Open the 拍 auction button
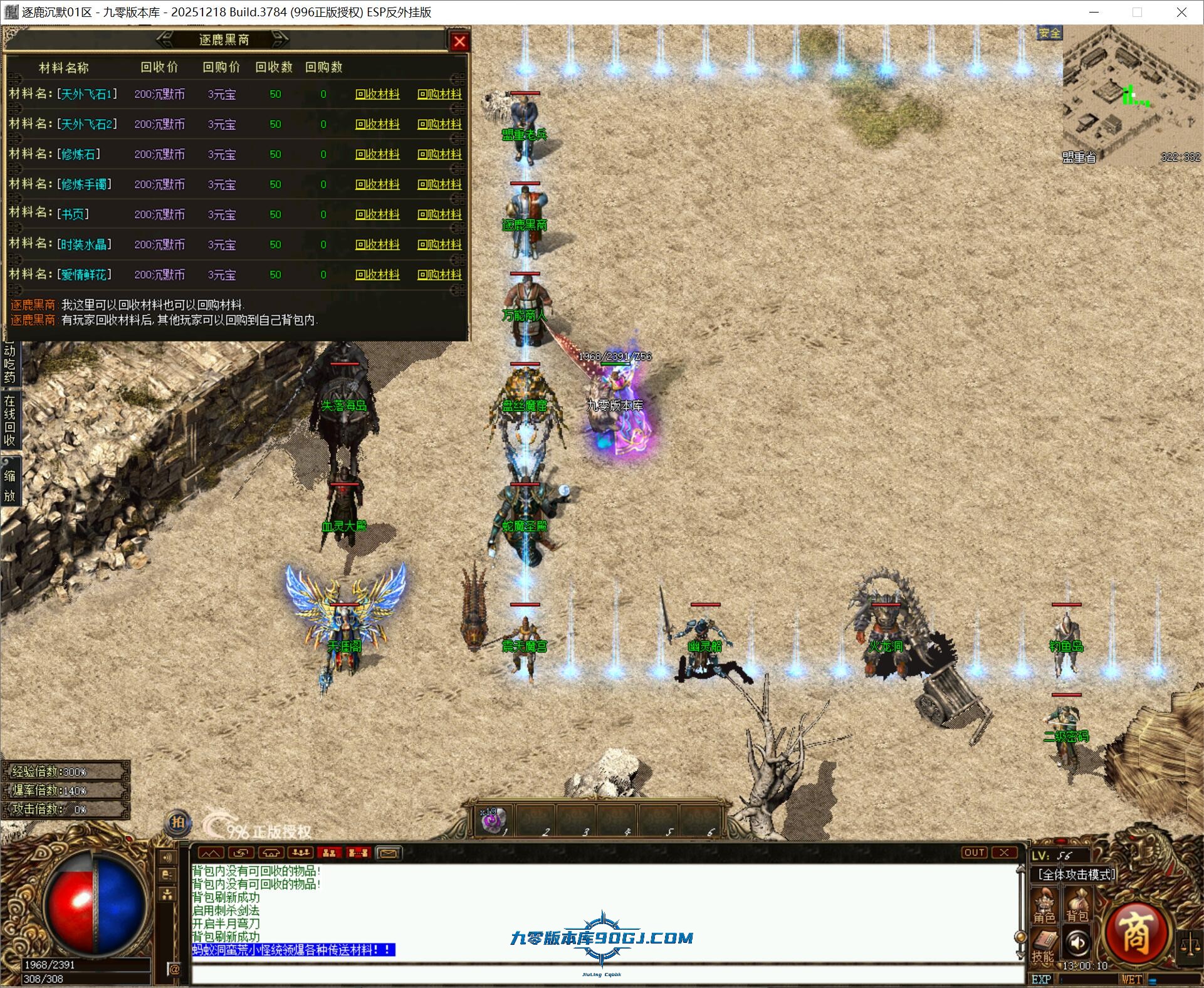This screenshot has width=1204, height=988. (178, 822)
